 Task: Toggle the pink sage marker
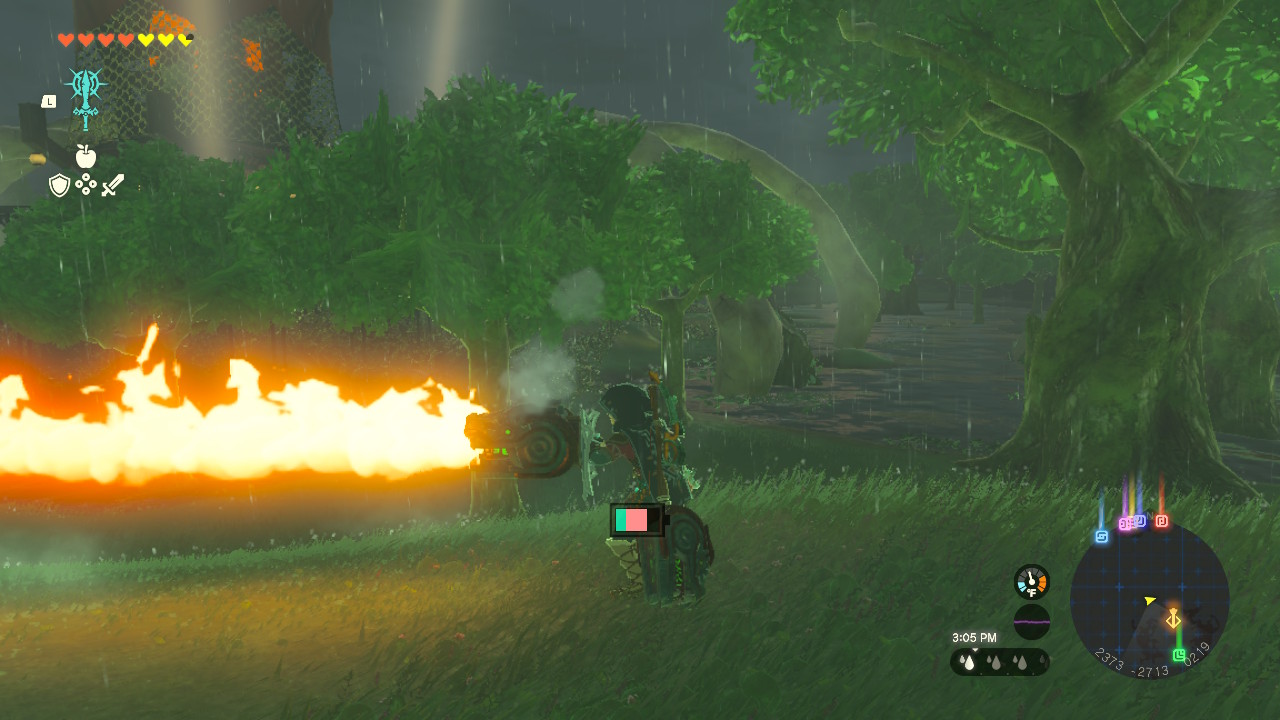(1123, 522)
